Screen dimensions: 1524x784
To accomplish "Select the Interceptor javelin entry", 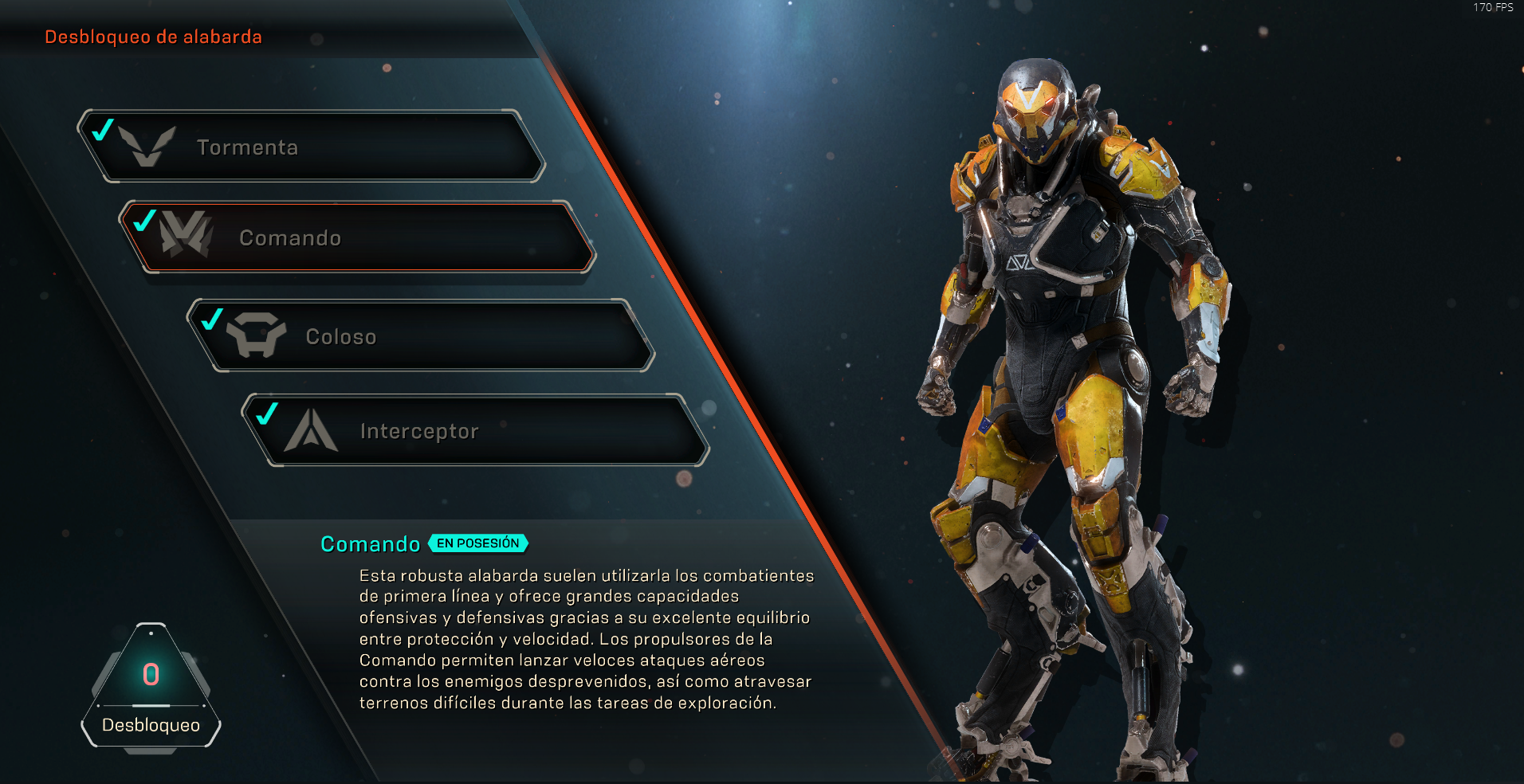I will click(x=476, y=430).
